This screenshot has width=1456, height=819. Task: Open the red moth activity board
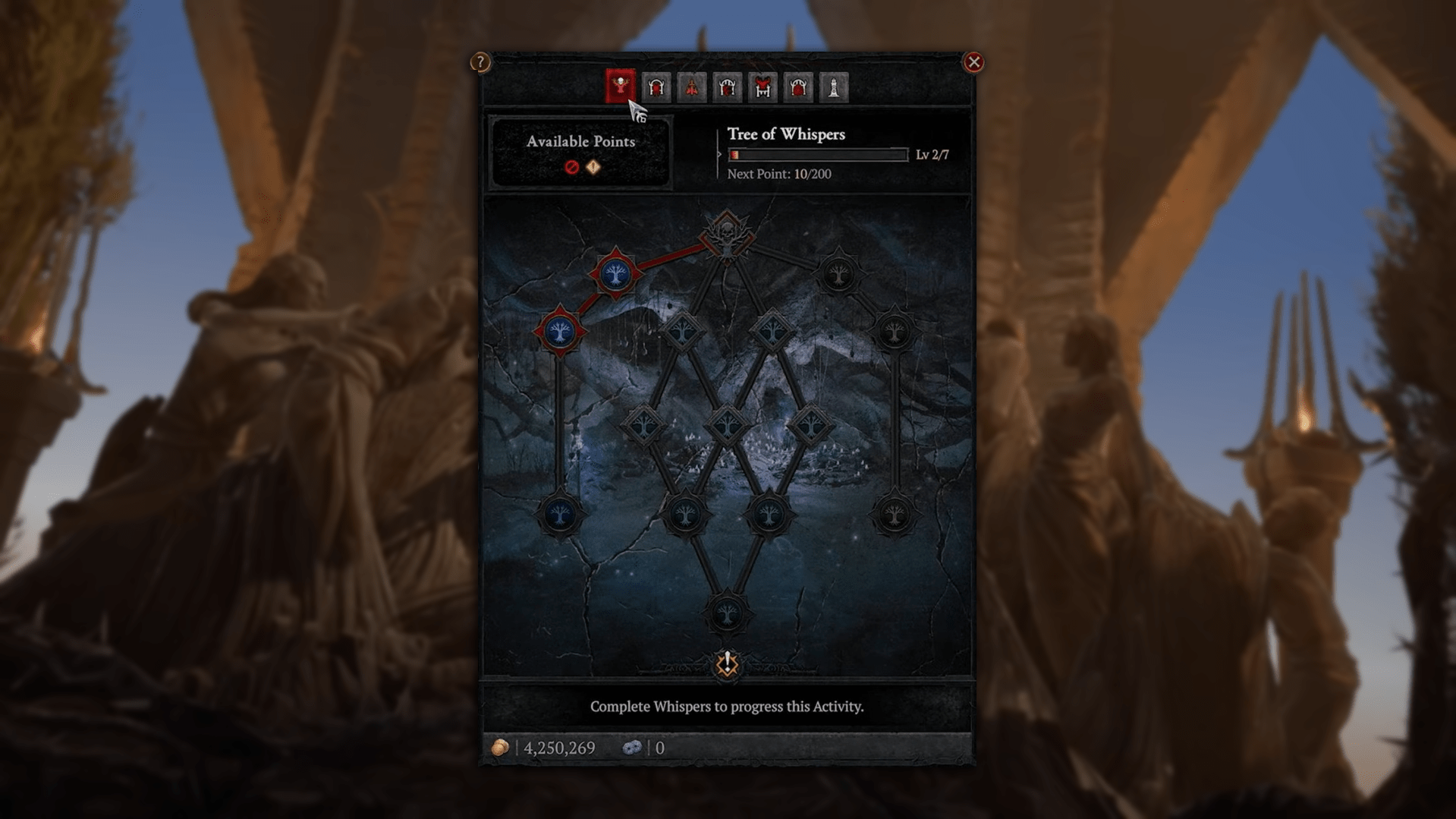click(x=691, y=87)
